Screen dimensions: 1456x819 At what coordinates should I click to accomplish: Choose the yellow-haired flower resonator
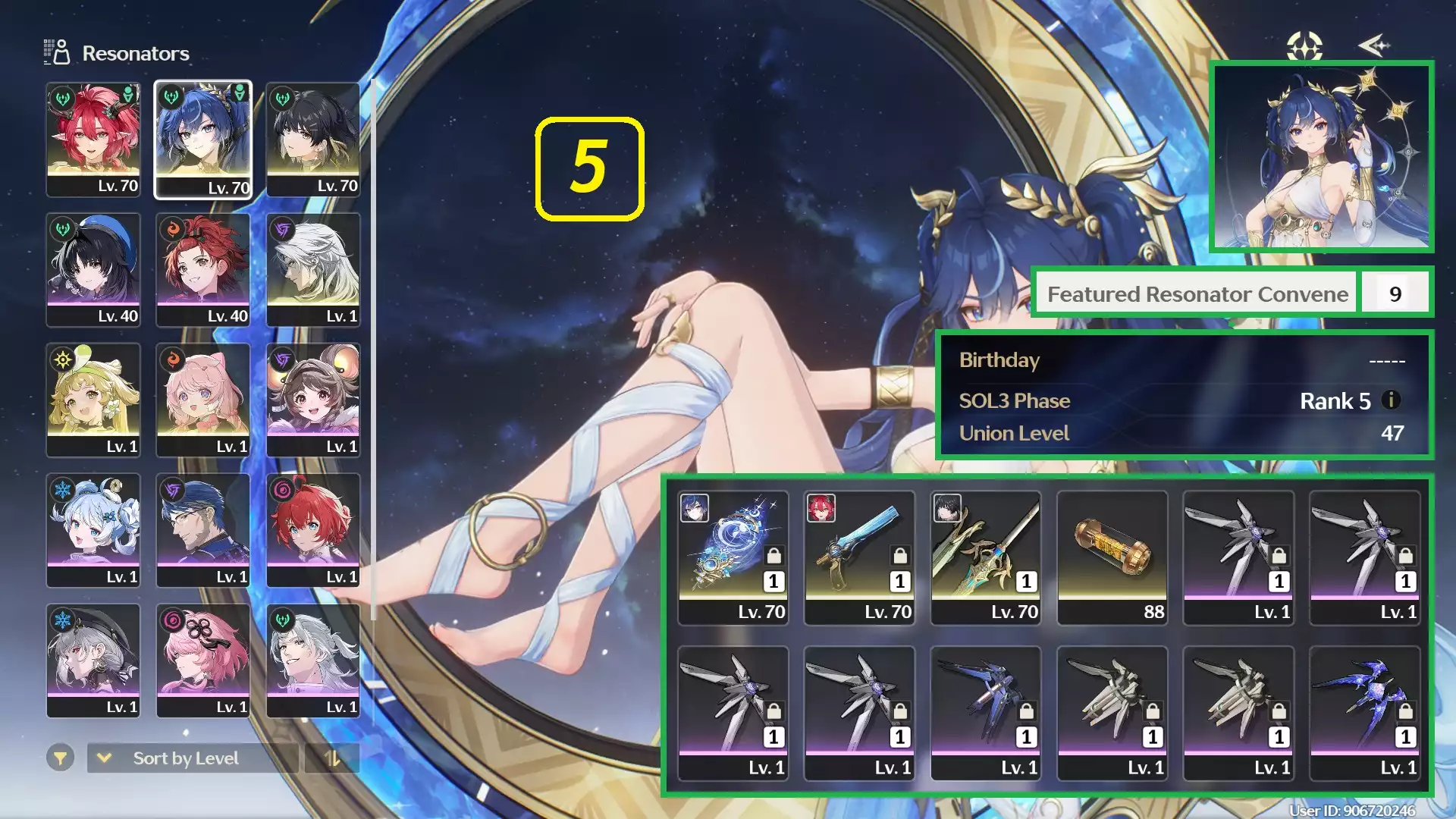pyautogui.click(x=93, y=400)
